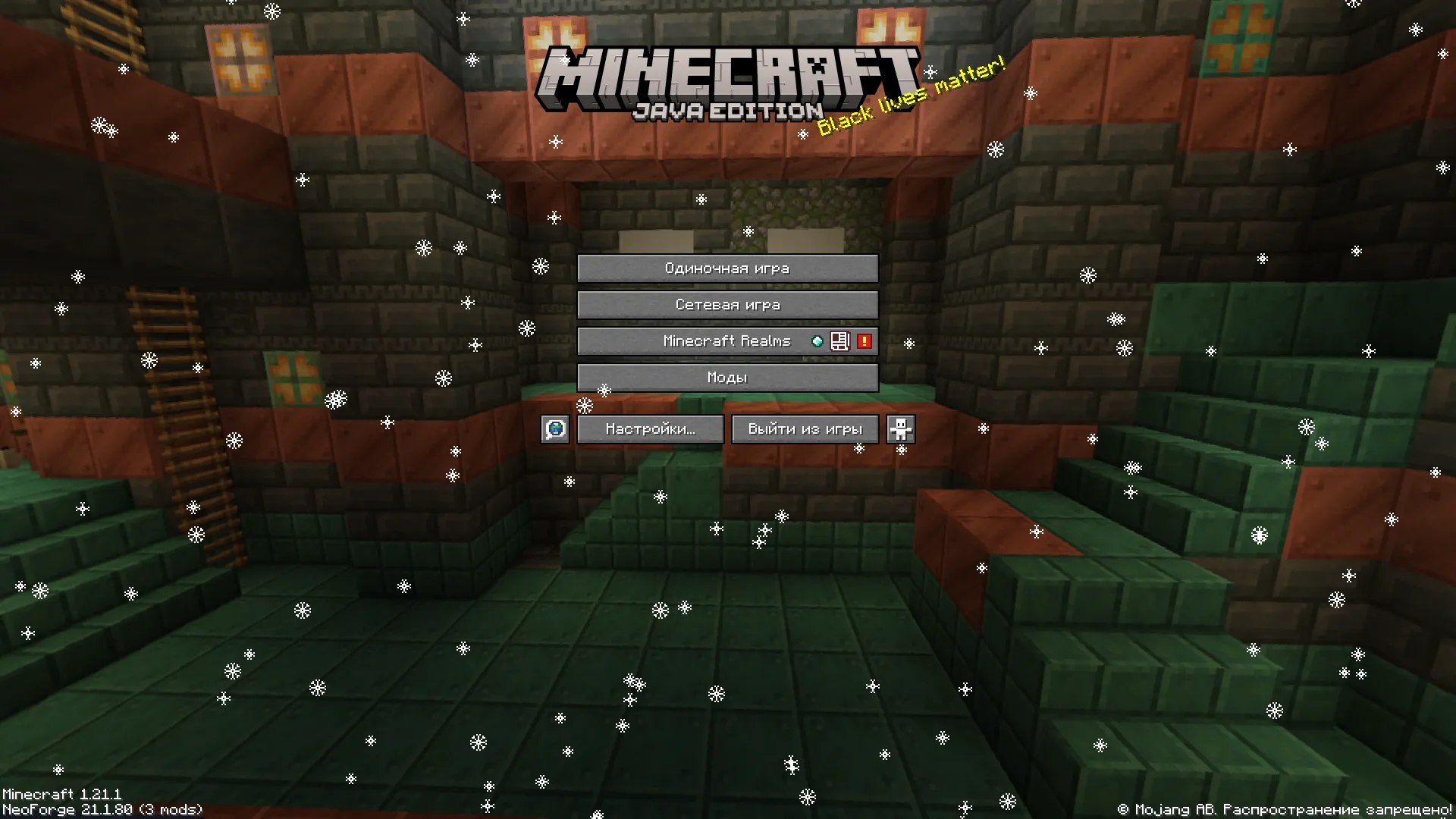Click the newspaper icon on the Realms button
The image size is (1456, 819).
pos(839,341)
